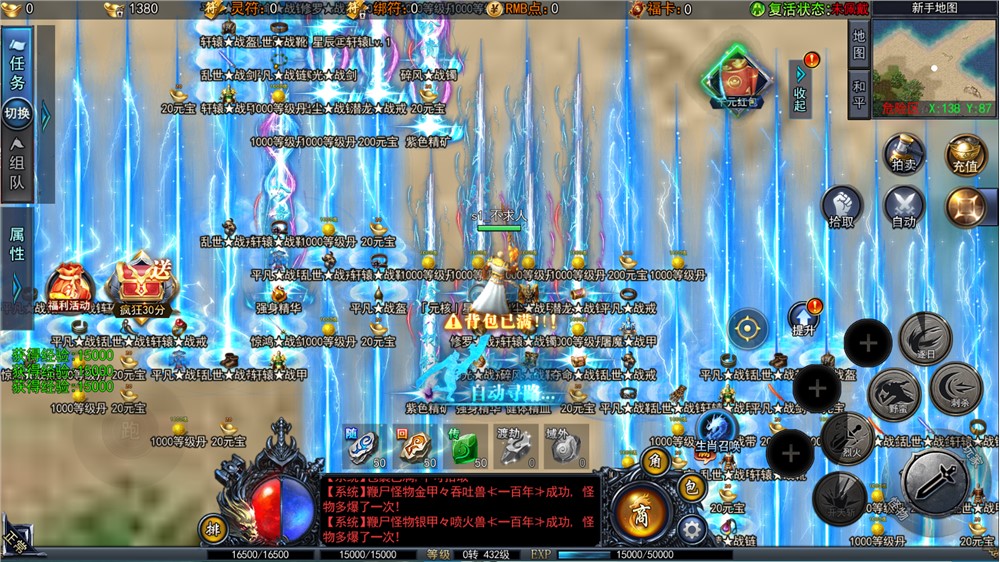Use the 烈火 fire skill
Screen dimensions: 1000x562
847,437
